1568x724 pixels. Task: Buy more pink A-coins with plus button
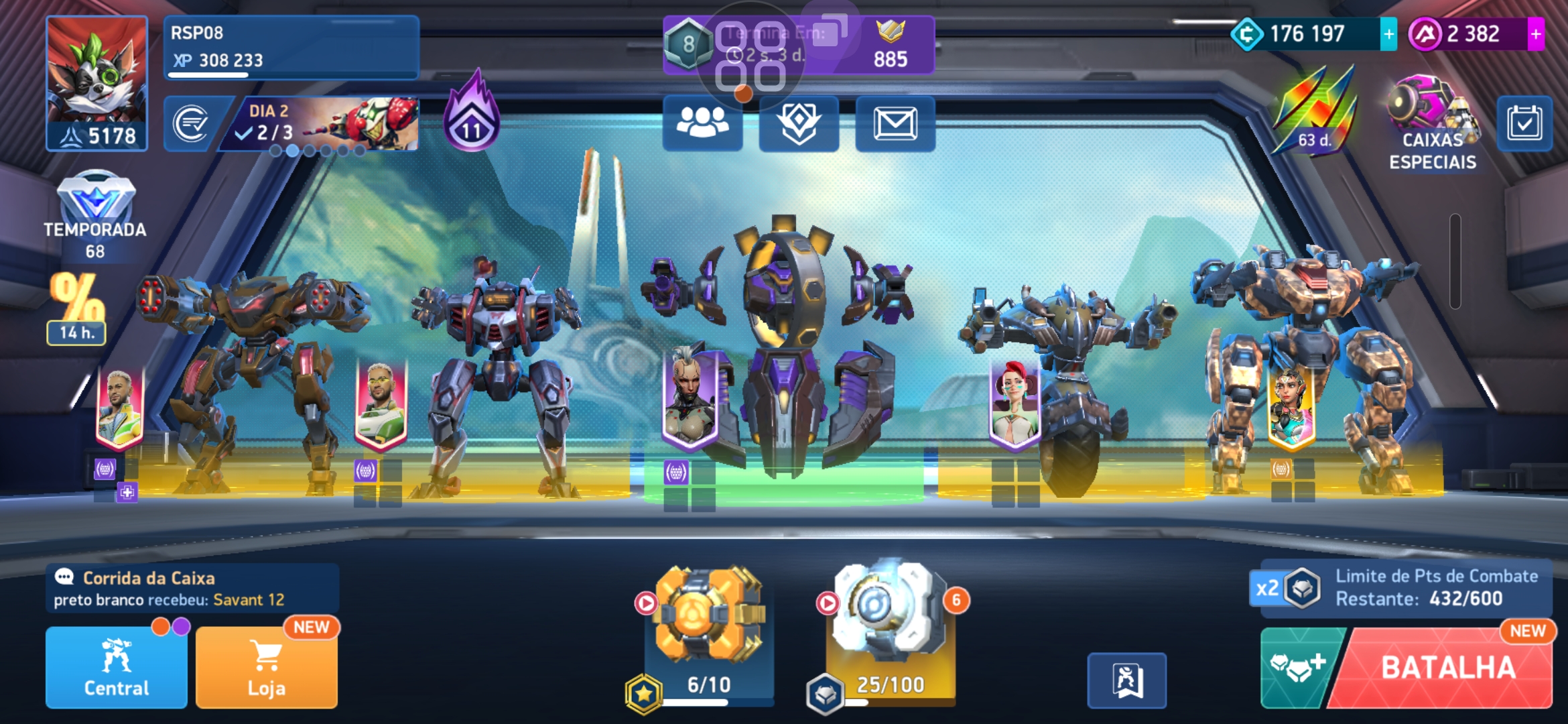tap(1536, 34)
